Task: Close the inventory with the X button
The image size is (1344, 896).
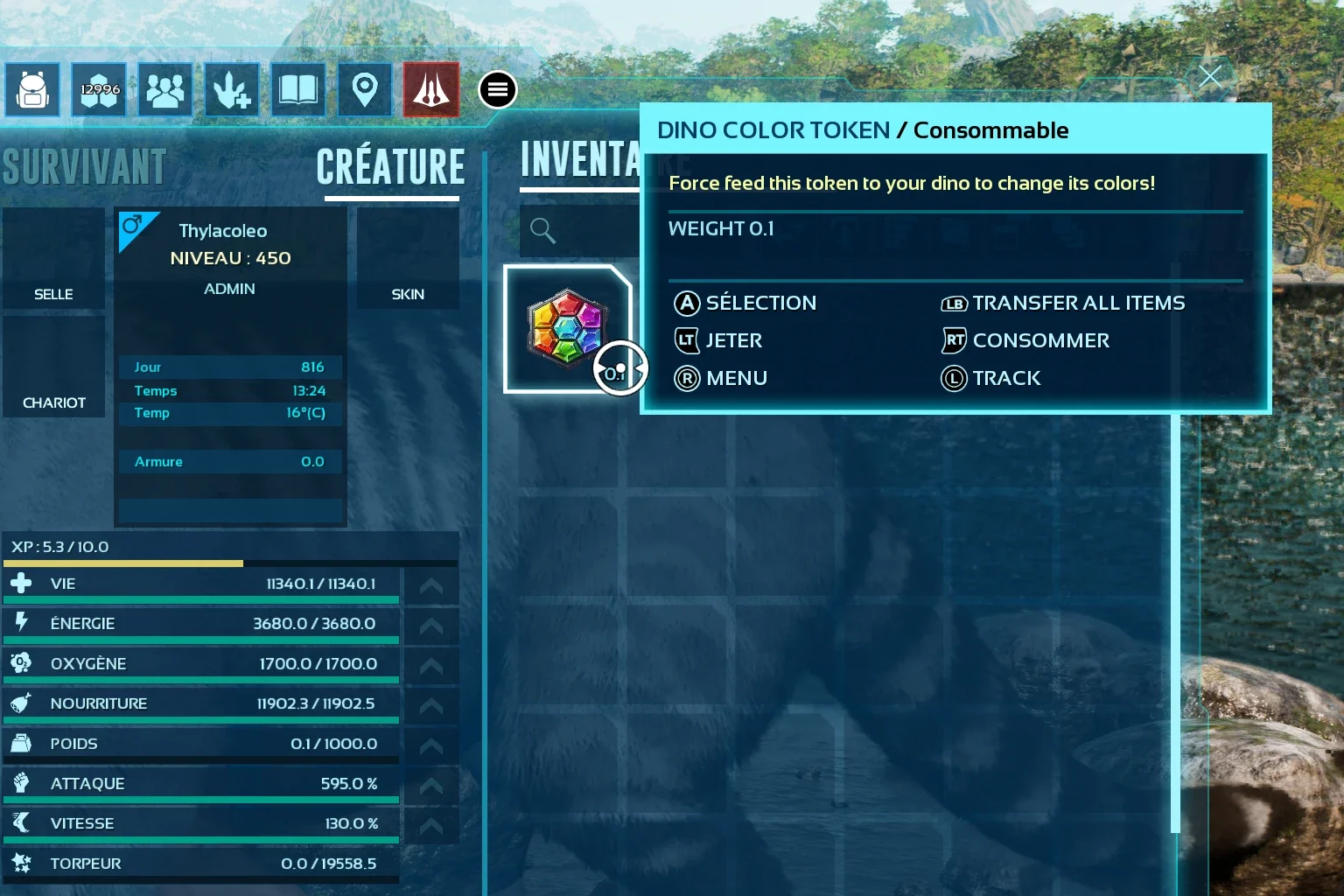Action: [1210, 77]
